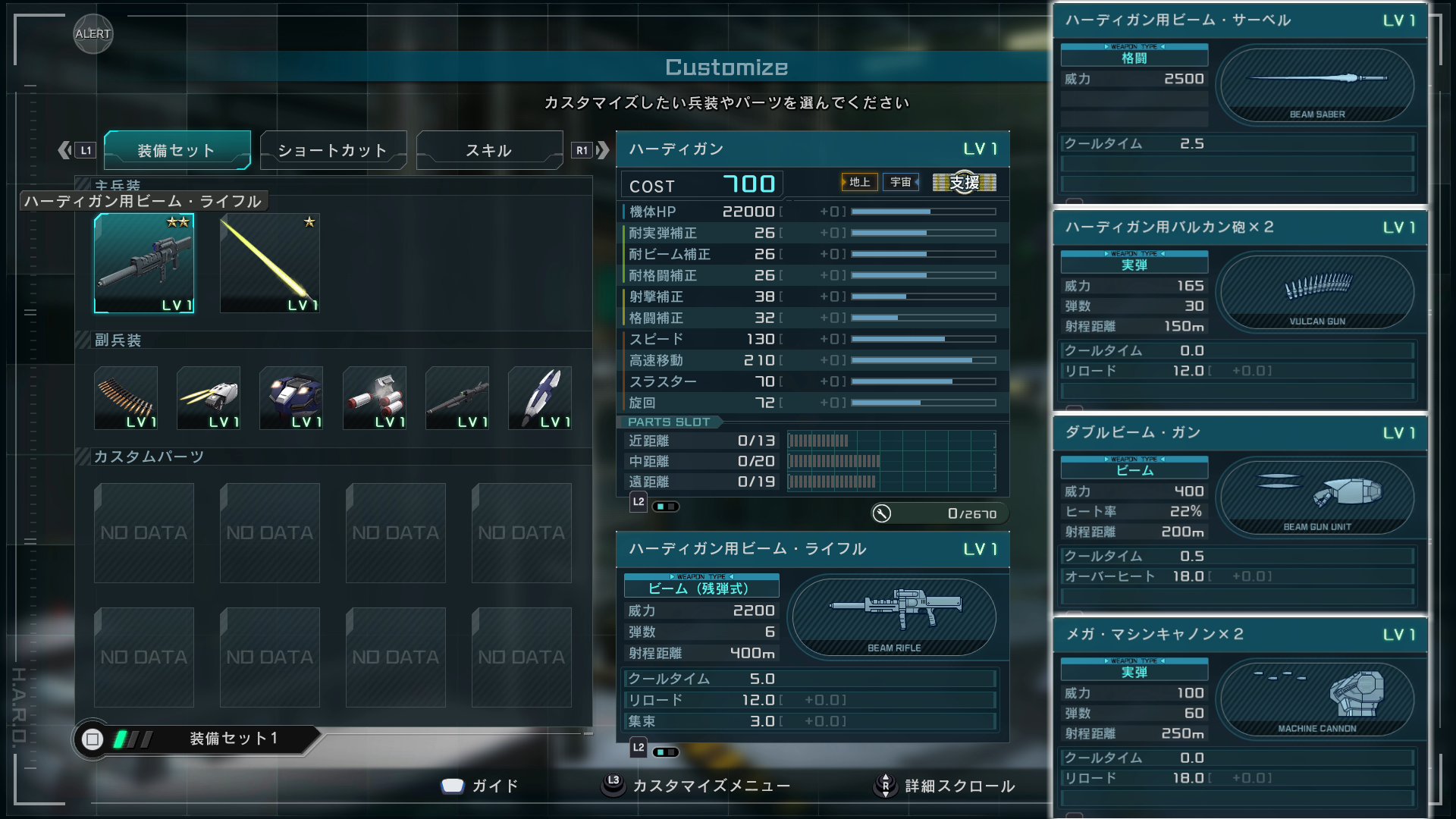Choose the red-tipped missile launcher sub-weapon
The width and height of the screenshot is (1456, 819).
[x=375, y=398]
